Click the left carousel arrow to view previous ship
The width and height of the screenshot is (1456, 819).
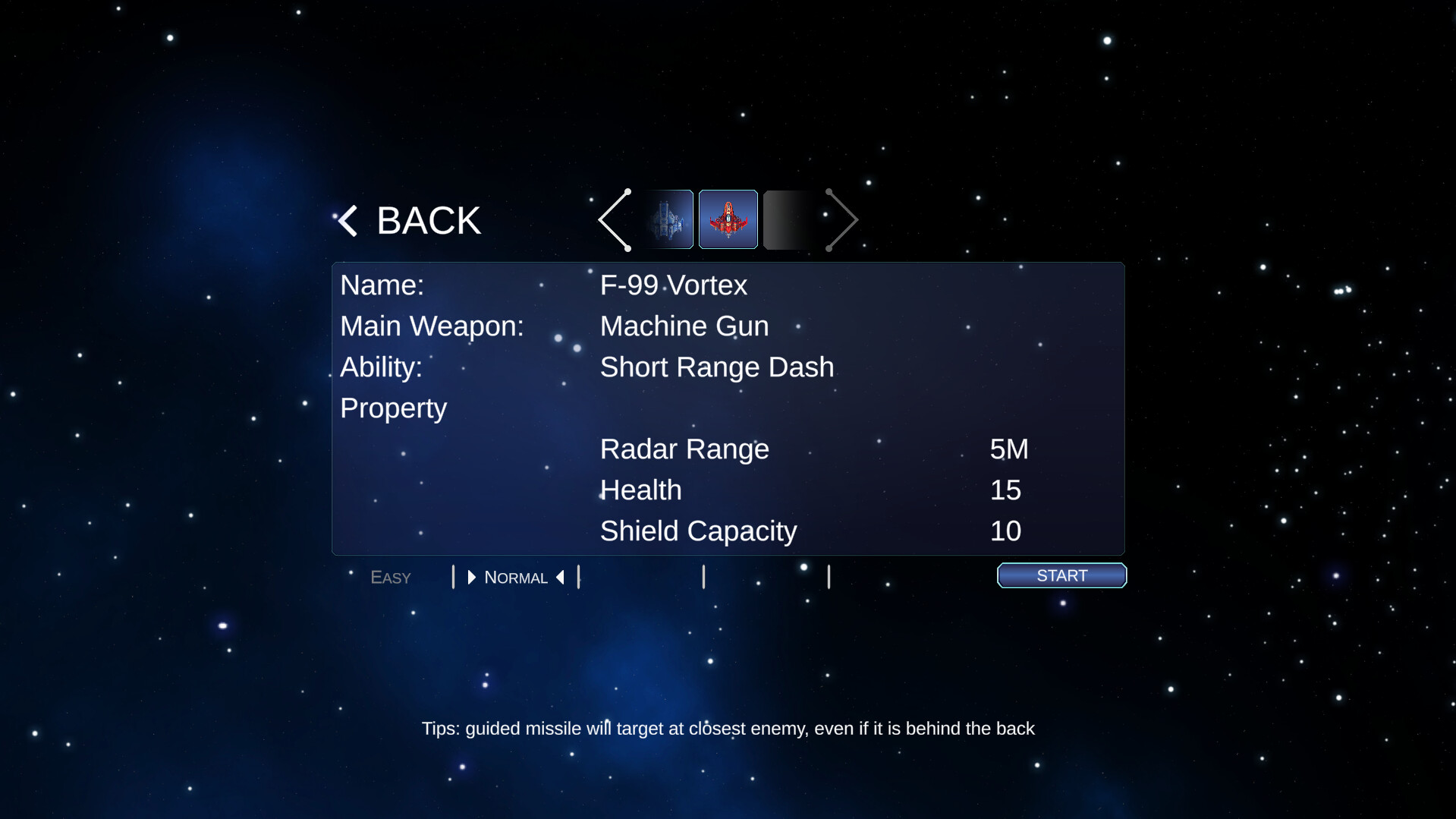pos(615,219)
